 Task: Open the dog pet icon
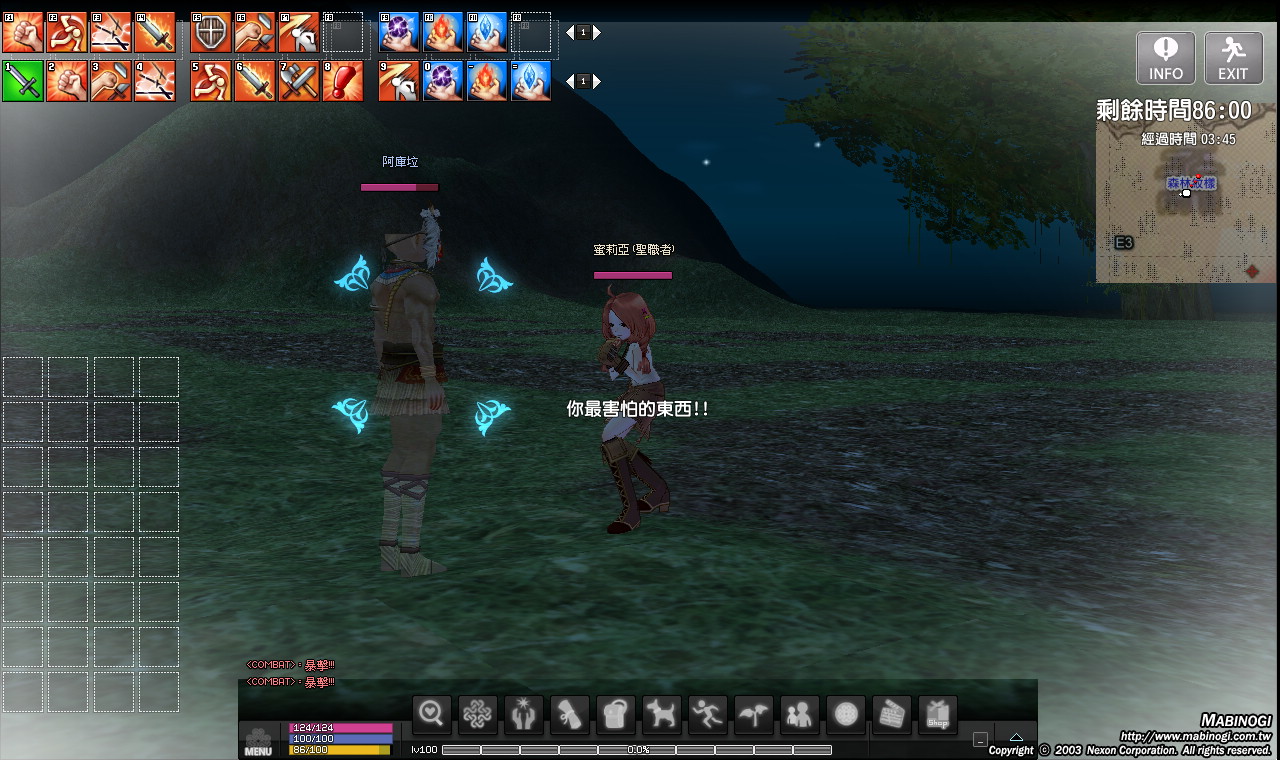[x=662, y=714]
